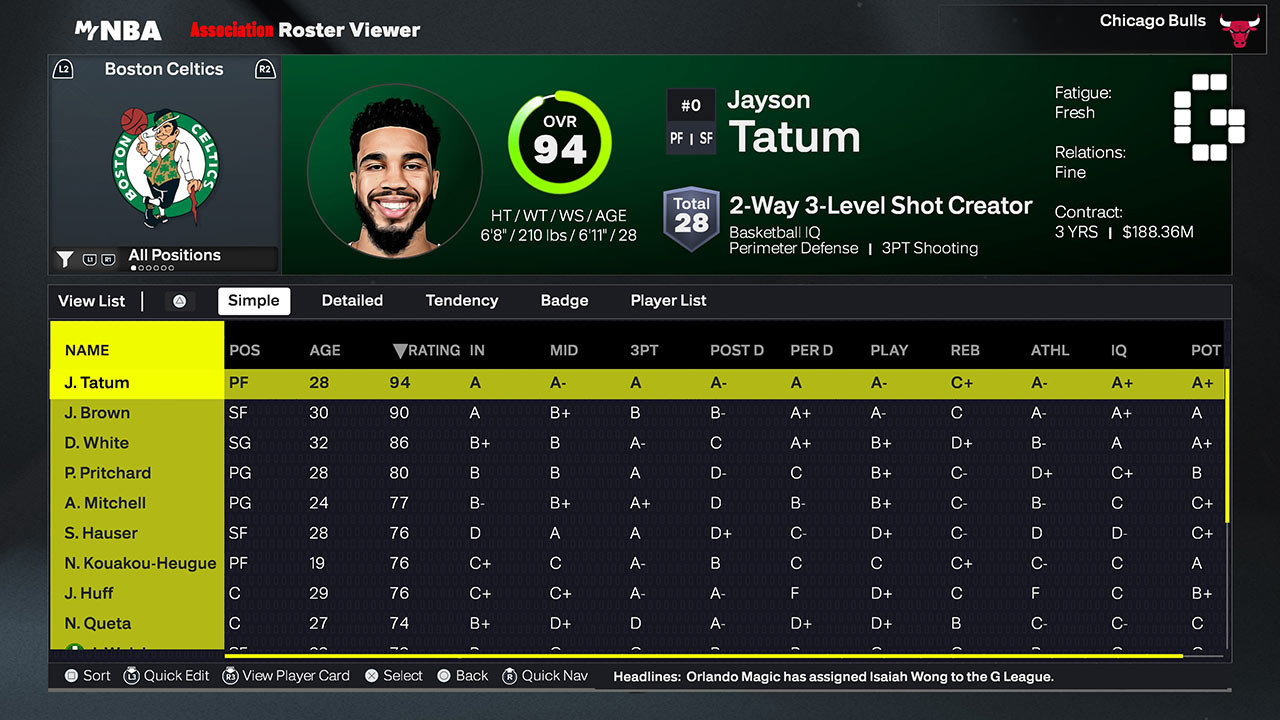The width and height of the screenshot is (1280, 720).
Task: Show the Badge view tab
Action: 564,300
